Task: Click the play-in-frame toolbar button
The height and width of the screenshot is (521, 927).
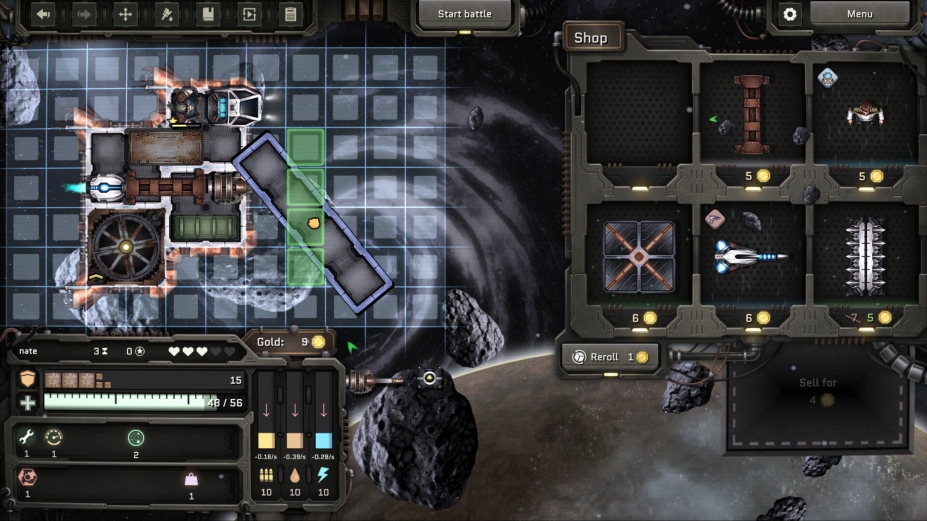Action: pyautogui.click(x=249, y=14)
